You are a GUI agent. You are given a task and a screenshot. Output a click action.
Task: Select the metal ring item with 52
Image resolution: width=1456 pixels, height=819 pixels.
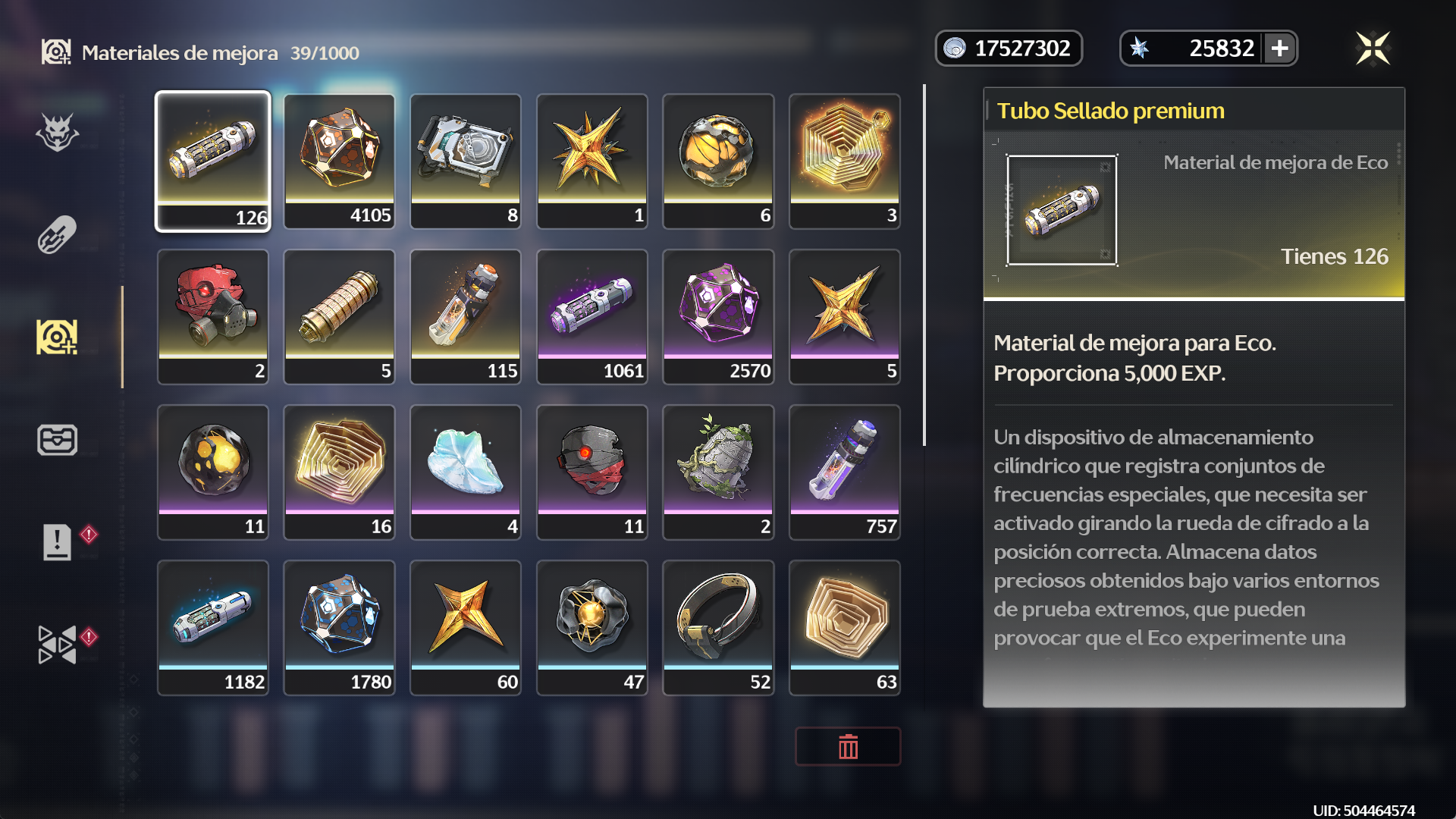click(x=718, y=627)
